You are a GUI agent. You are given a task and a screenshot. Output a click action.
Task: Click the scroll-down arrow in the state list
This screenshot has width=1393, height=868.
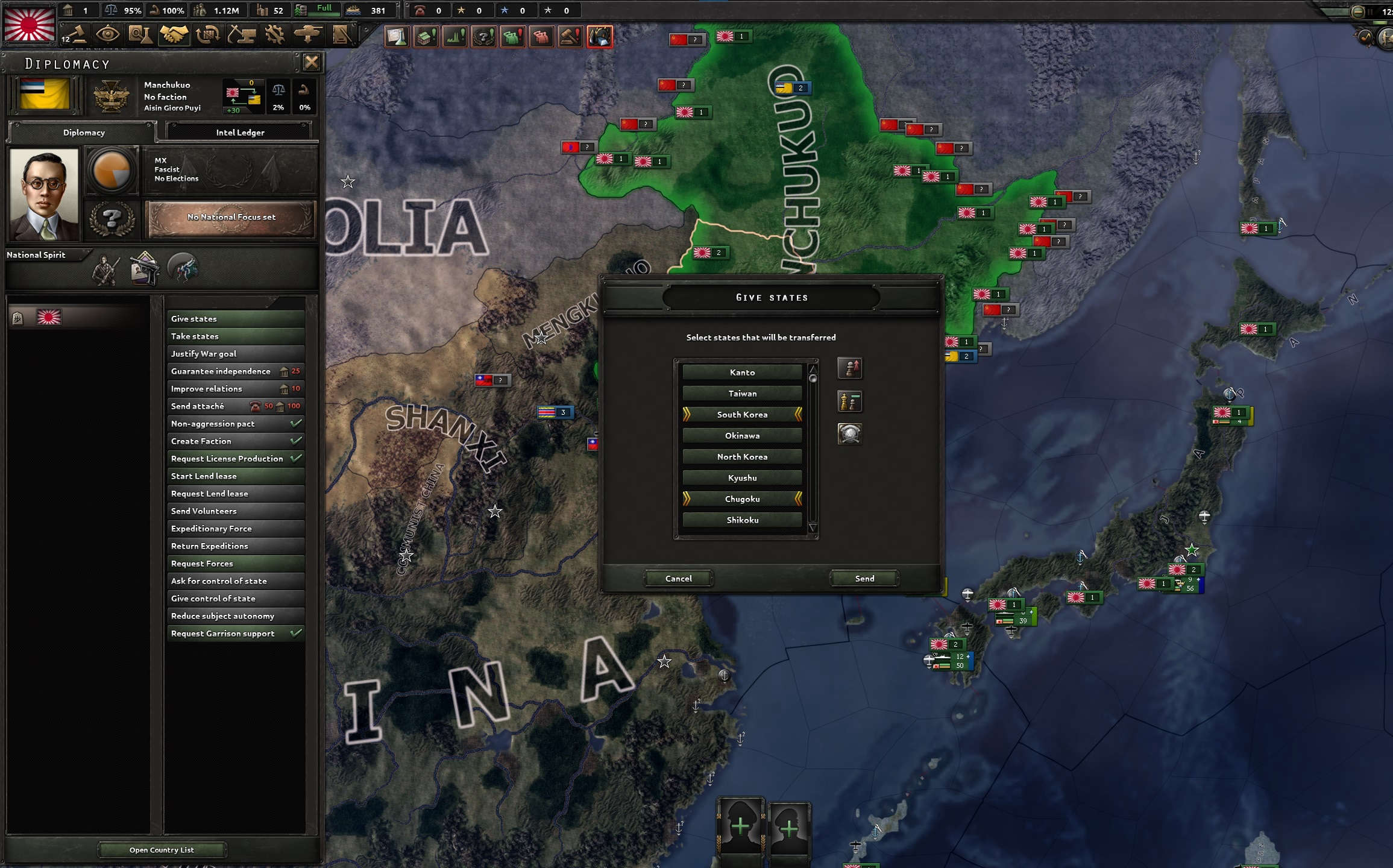(814, 528)
